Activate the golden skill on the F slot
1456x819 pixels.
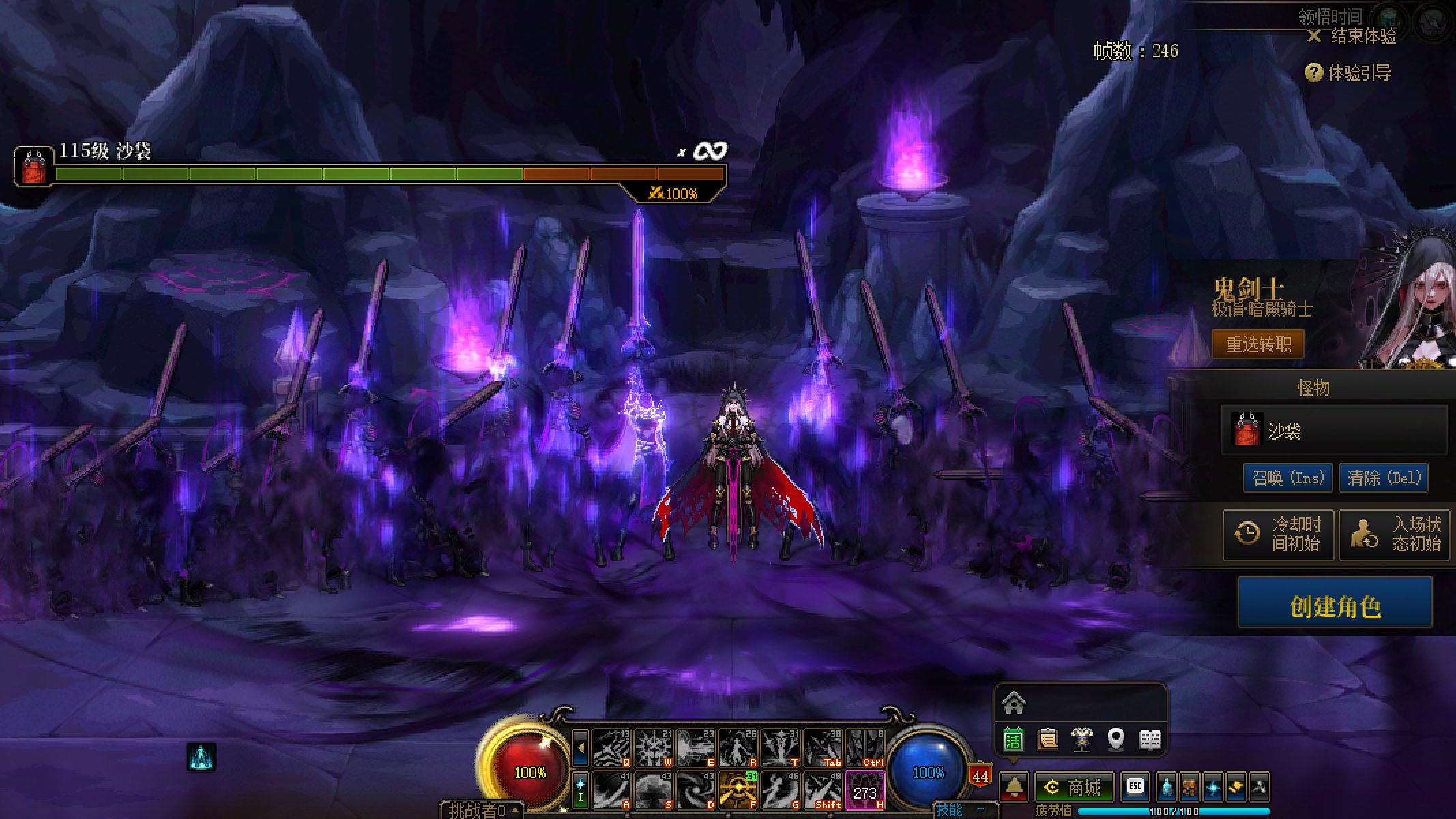[x=738, y=790]
